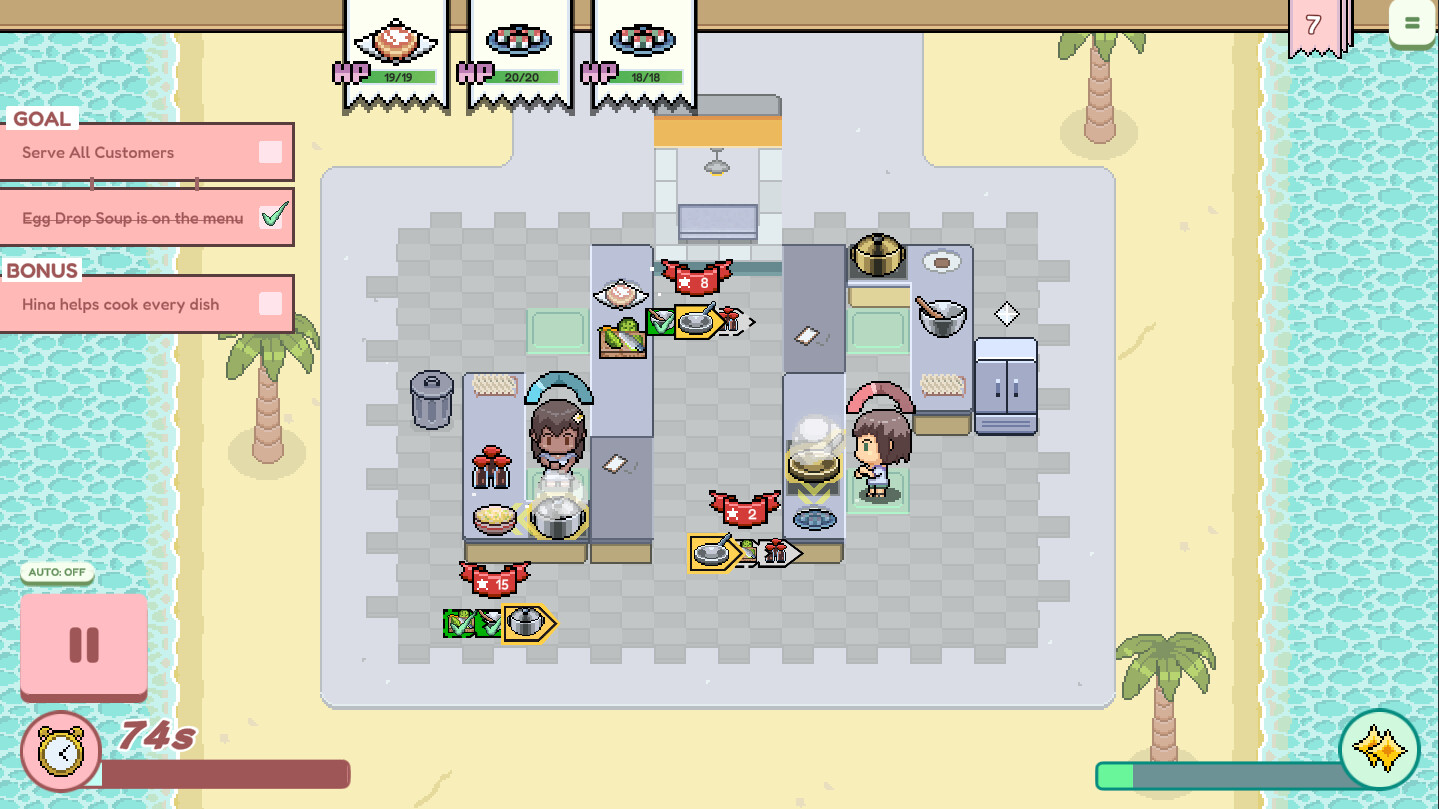1439x809 pixels.
Task: Tick the Hina helps cook every dish bonus box
Action: (268, 304)
